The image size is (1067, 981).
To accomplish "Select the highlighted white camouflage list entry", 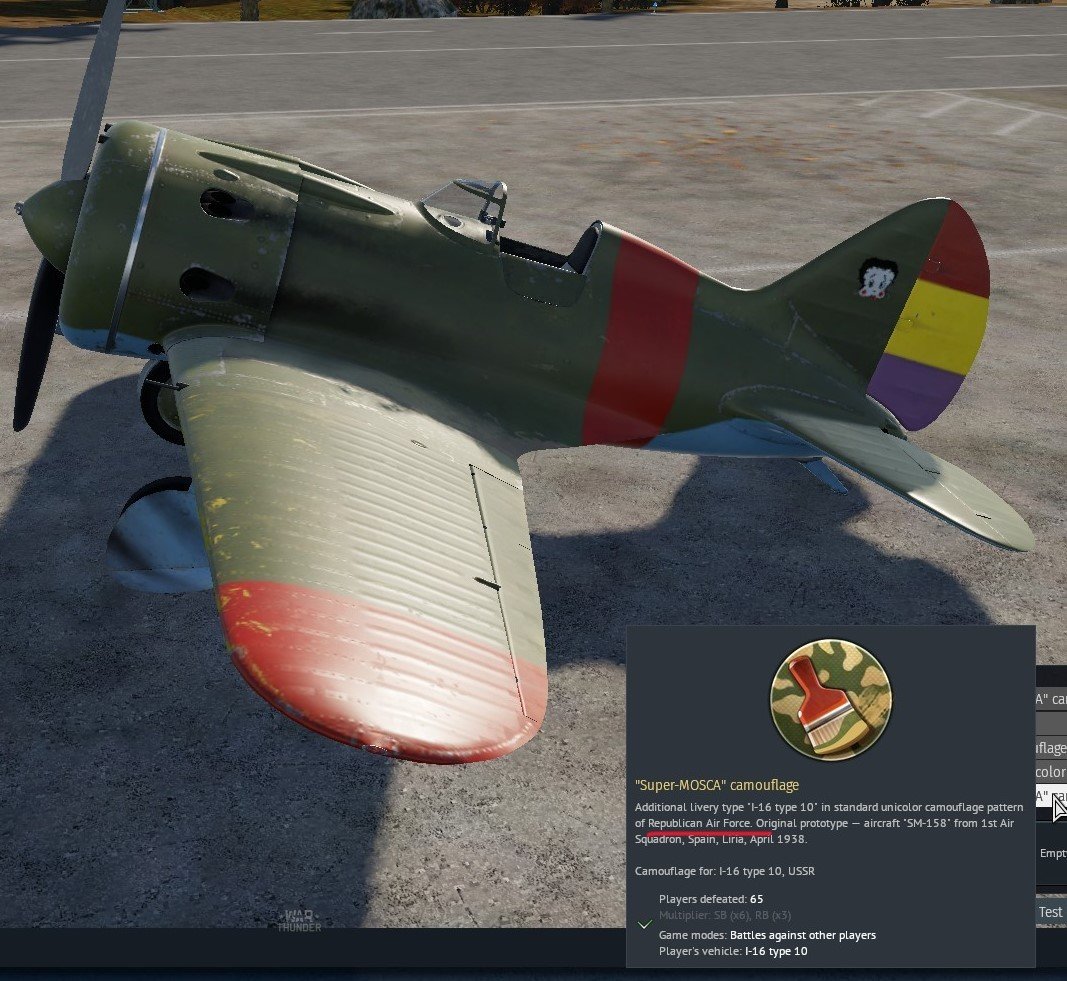I will tap(1048, 796).
